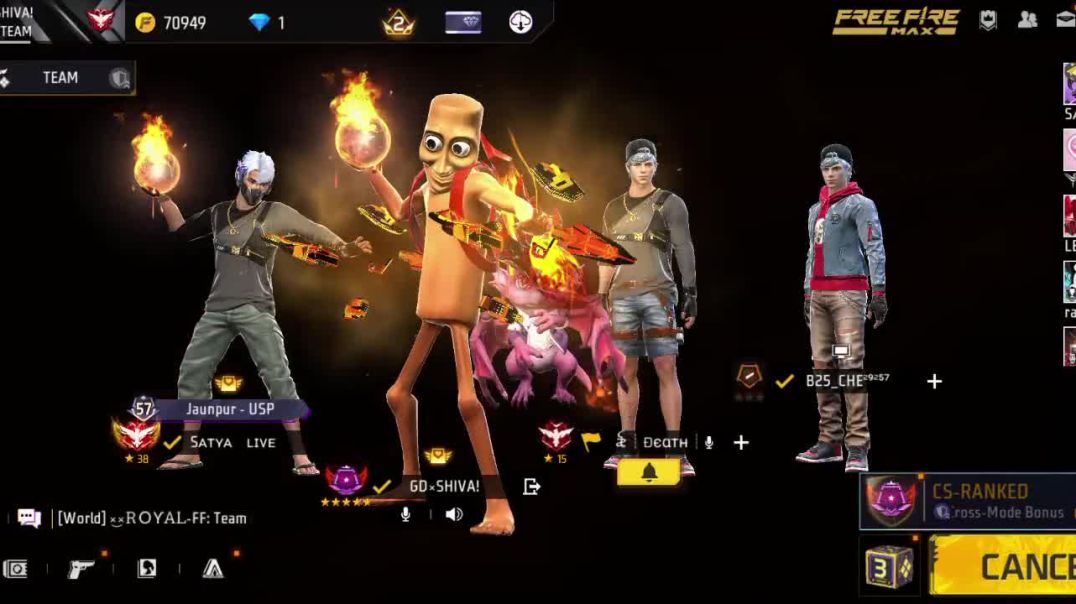Screen dimensions: 1076x604
Task: Open the Team panel tab
Action: point(62,78)
